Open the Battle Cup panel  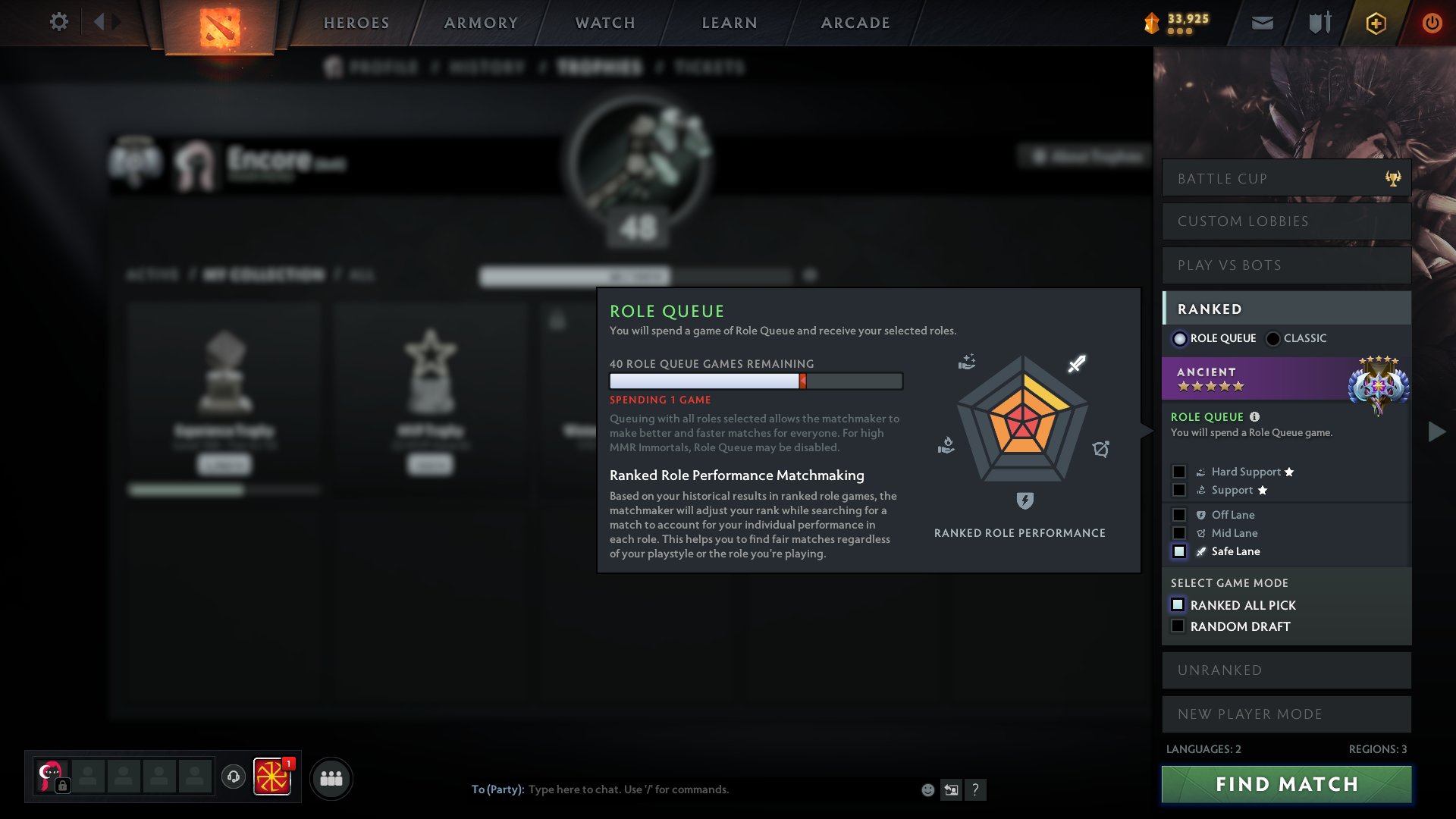pos(1285,178)
